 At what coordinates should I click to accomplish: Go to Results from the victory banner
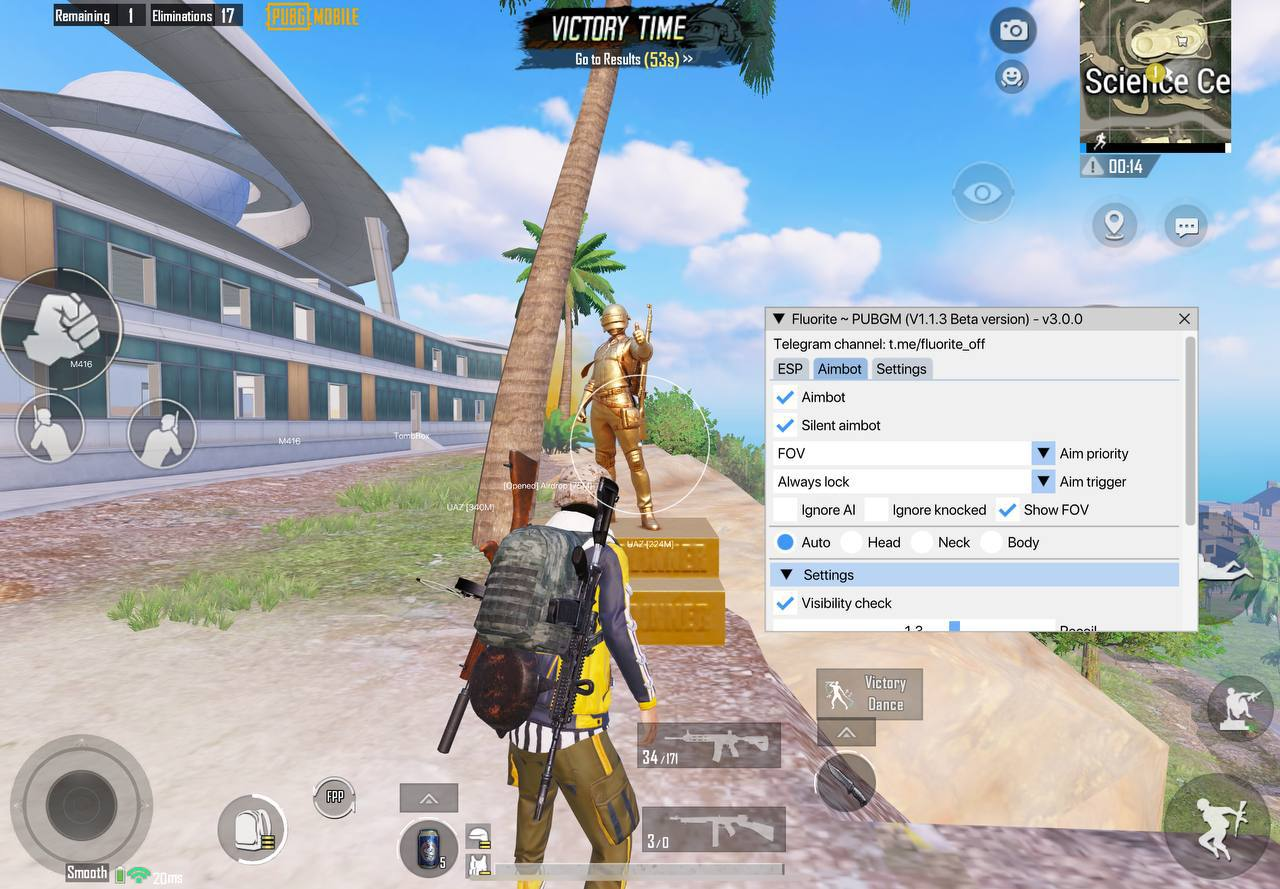pyautogui.click(x=634, y=59)
